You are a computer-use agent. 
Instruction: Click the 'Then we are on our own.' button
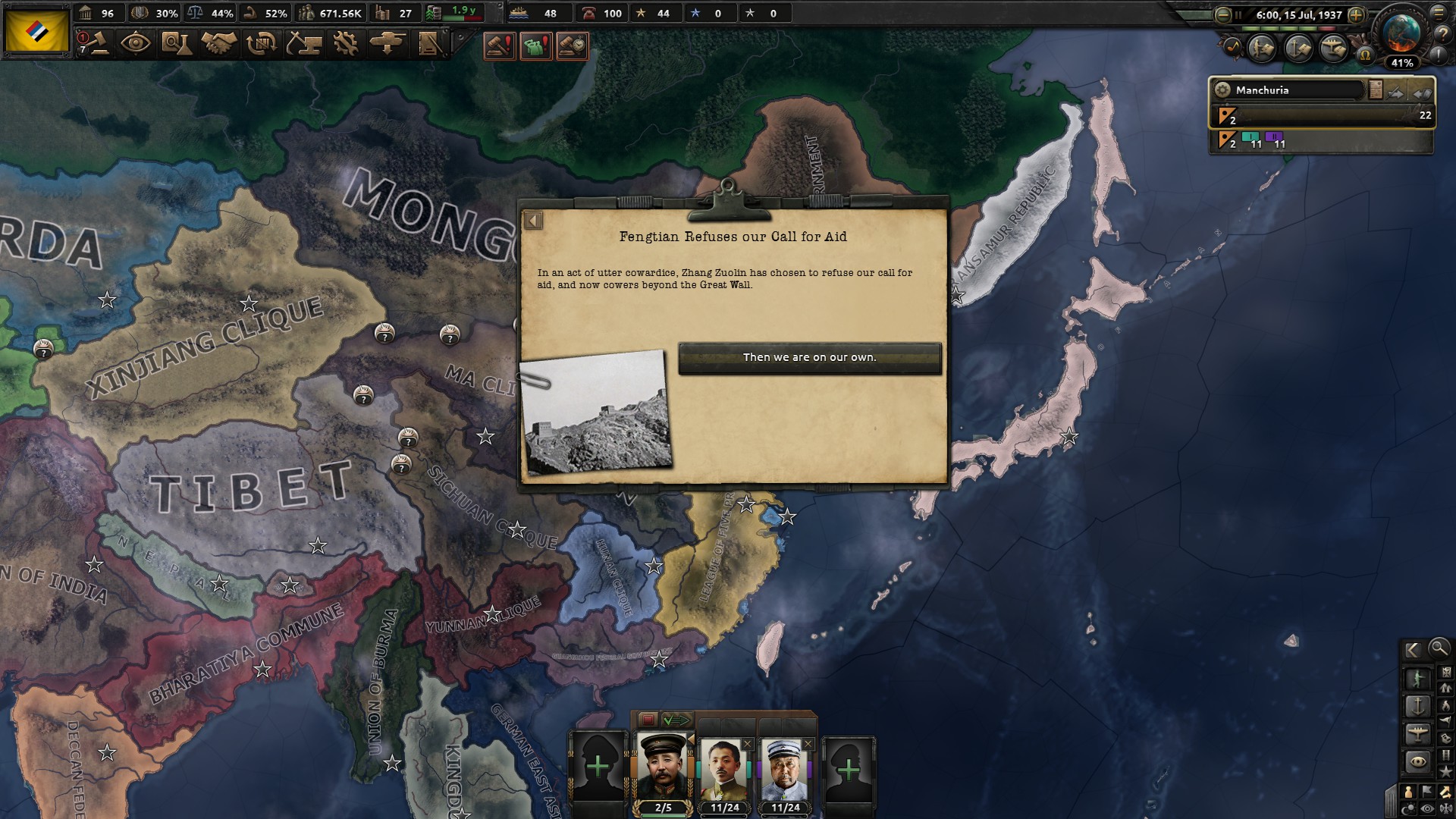coord(810,357)
